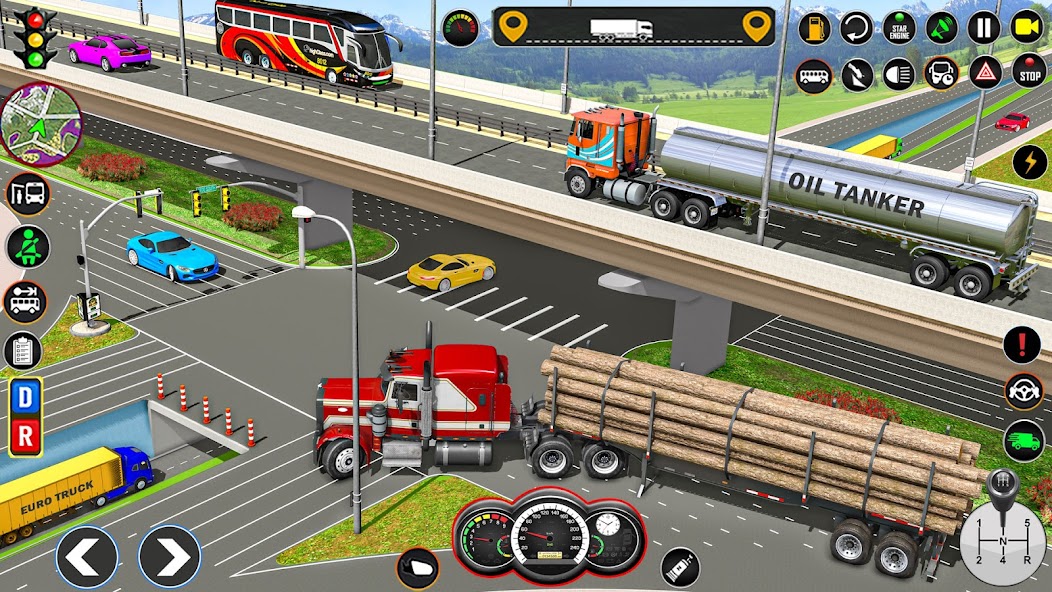This screenshot has width=1052, height=592.
Task: Honk using the green horn icon
Action: tap(941, 27)
